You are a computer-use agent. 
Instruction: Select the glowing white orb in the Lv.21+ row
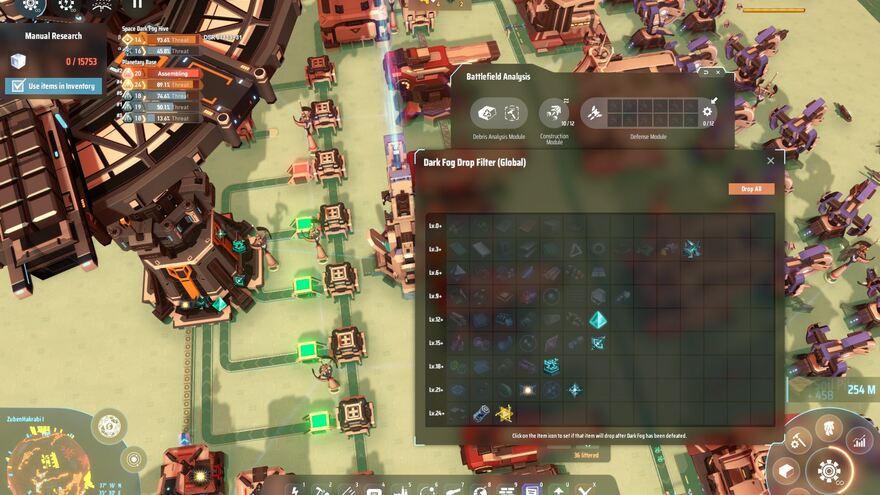click(527, 390)
